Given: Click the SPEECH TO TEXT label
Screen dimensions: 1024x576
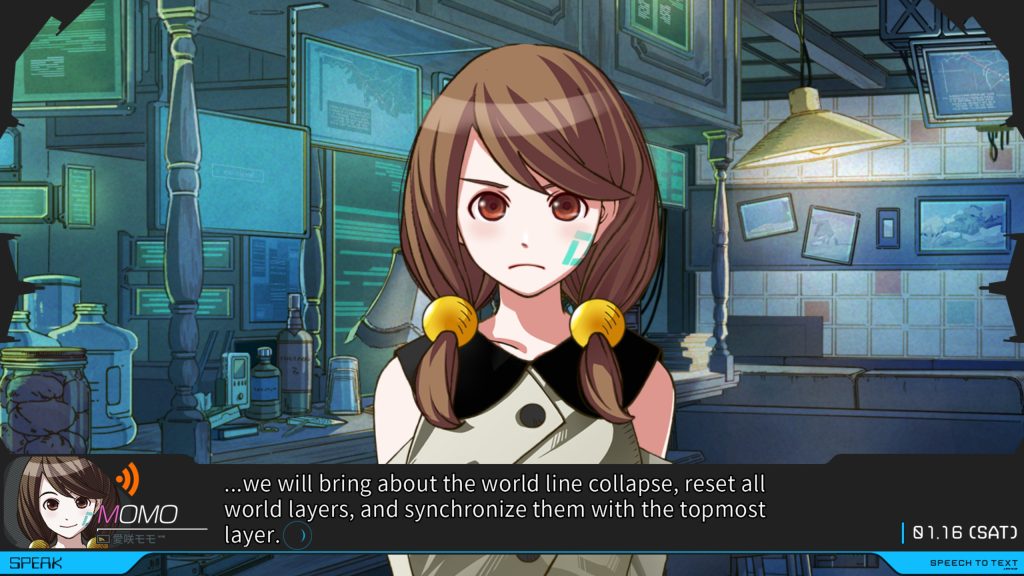Looking at the screenshot, I should click(973, 564).
